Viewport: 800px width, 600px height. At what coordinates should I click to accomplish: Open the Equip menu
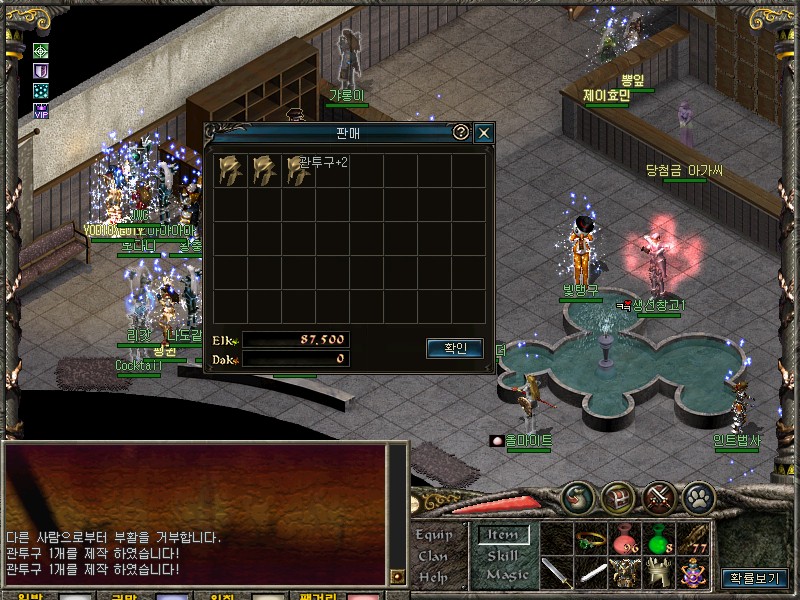[432, 535]
